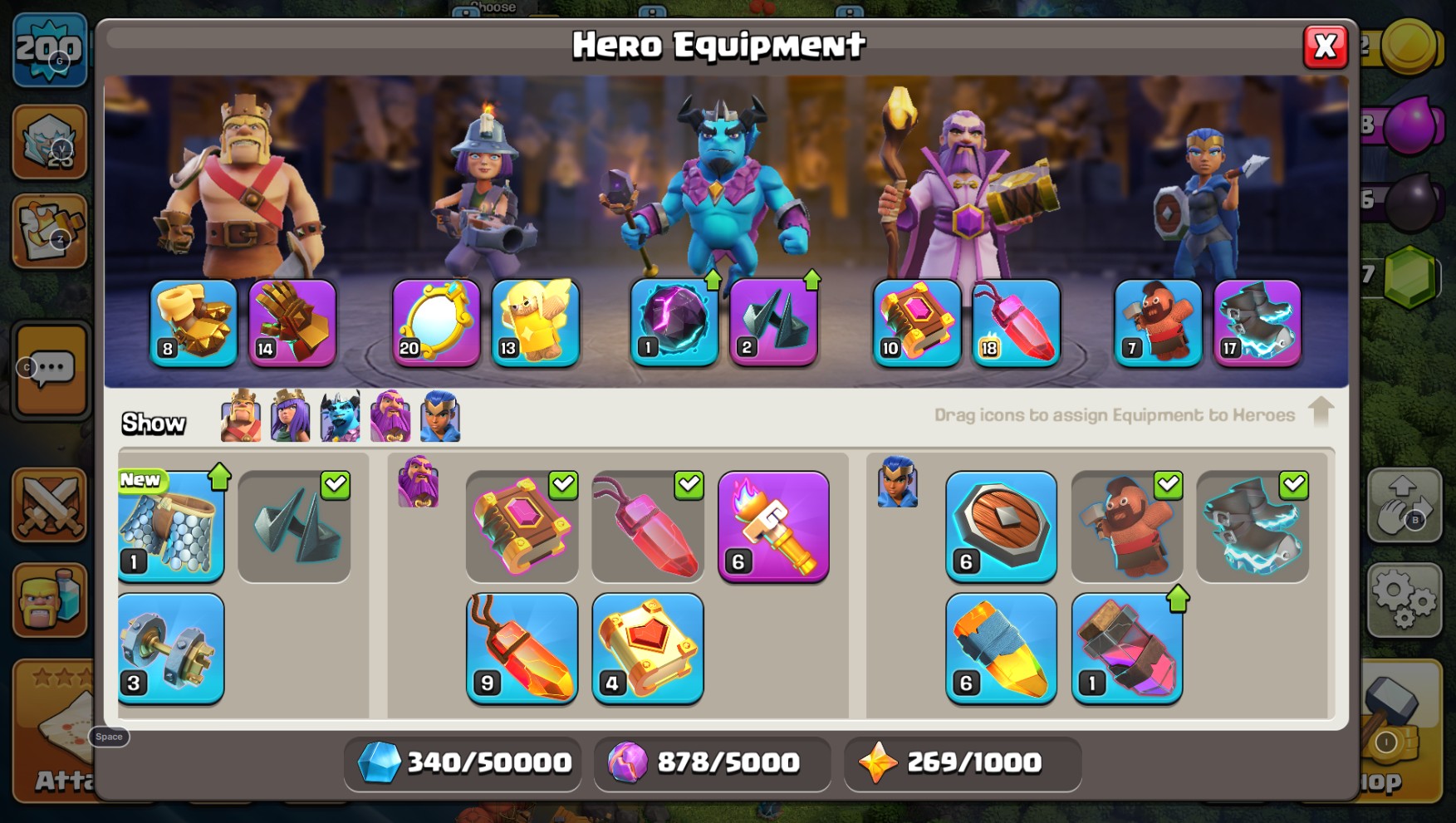Image resolution: width=1456 pixels, height=823 pixels.
Task: Select the New chainmail net equipment
Action: click(x=171, y=527)
